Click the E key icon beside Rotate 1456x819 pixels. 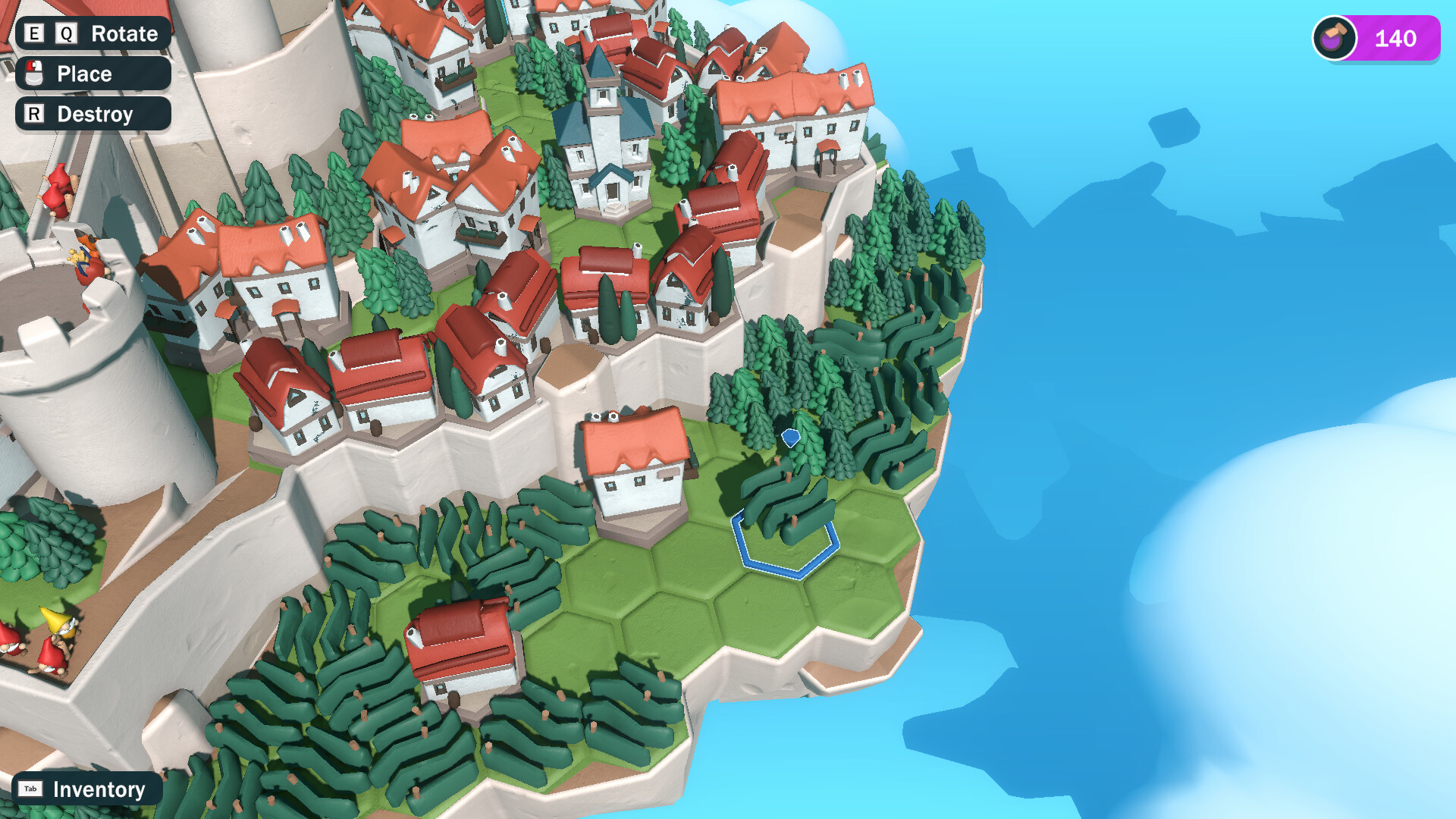33,33
